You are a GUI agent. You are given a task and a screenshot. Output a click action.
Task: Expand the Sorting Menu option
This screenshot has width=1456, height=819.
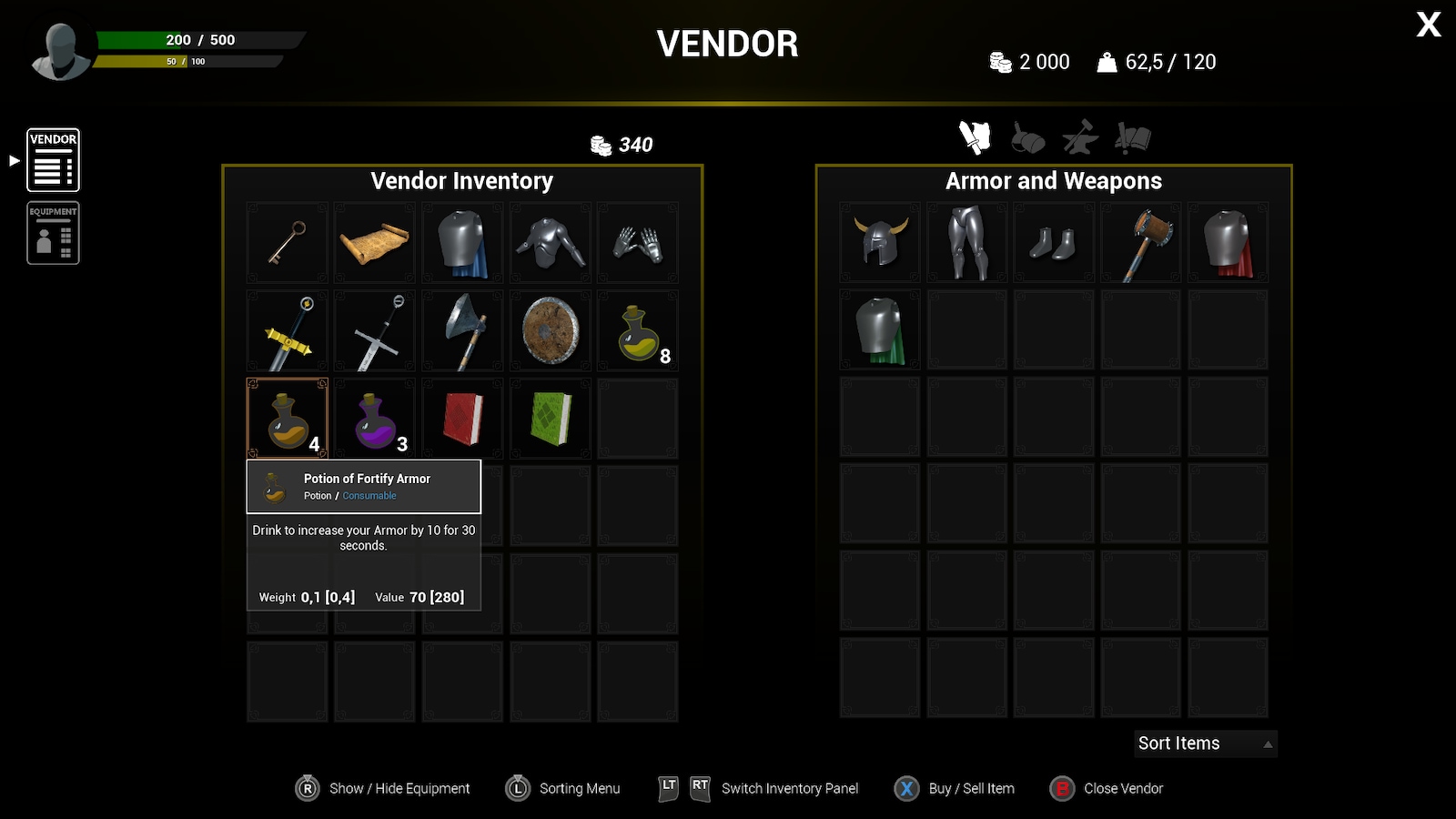(562, 788)
